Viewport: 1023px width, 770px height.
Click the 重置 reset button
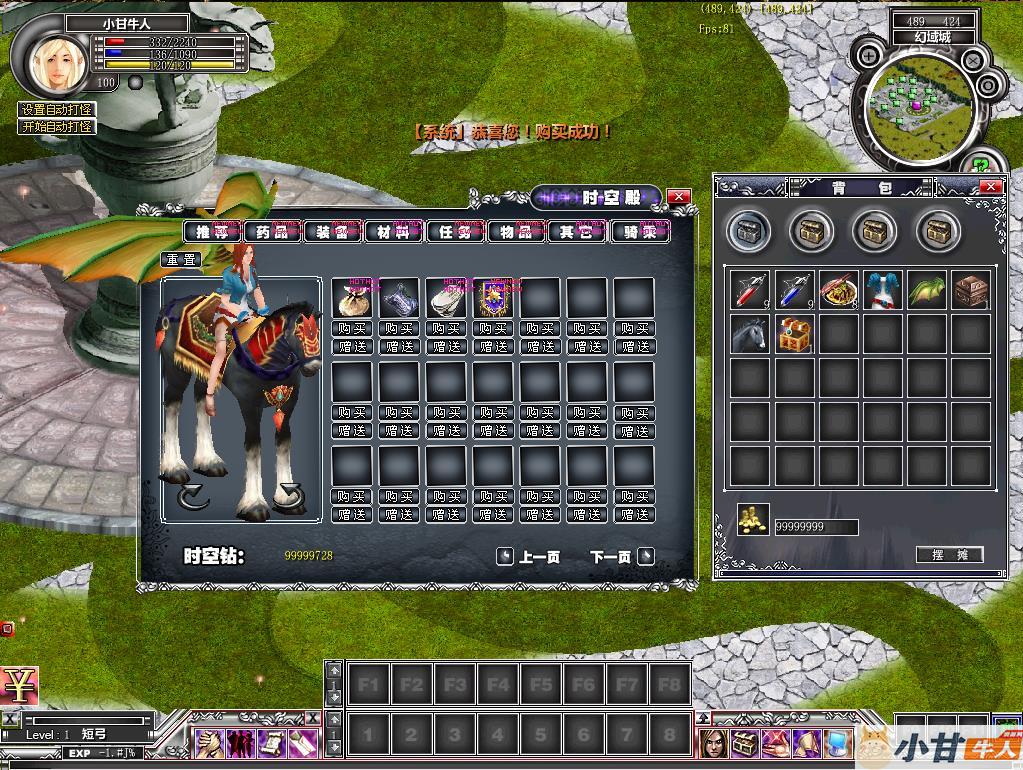click(x=181, y=259)
